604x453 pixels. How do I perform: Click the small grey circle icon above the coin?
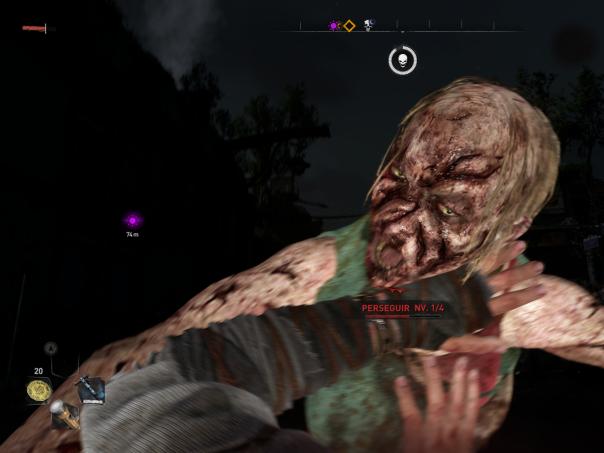click(x=50, y=348)
